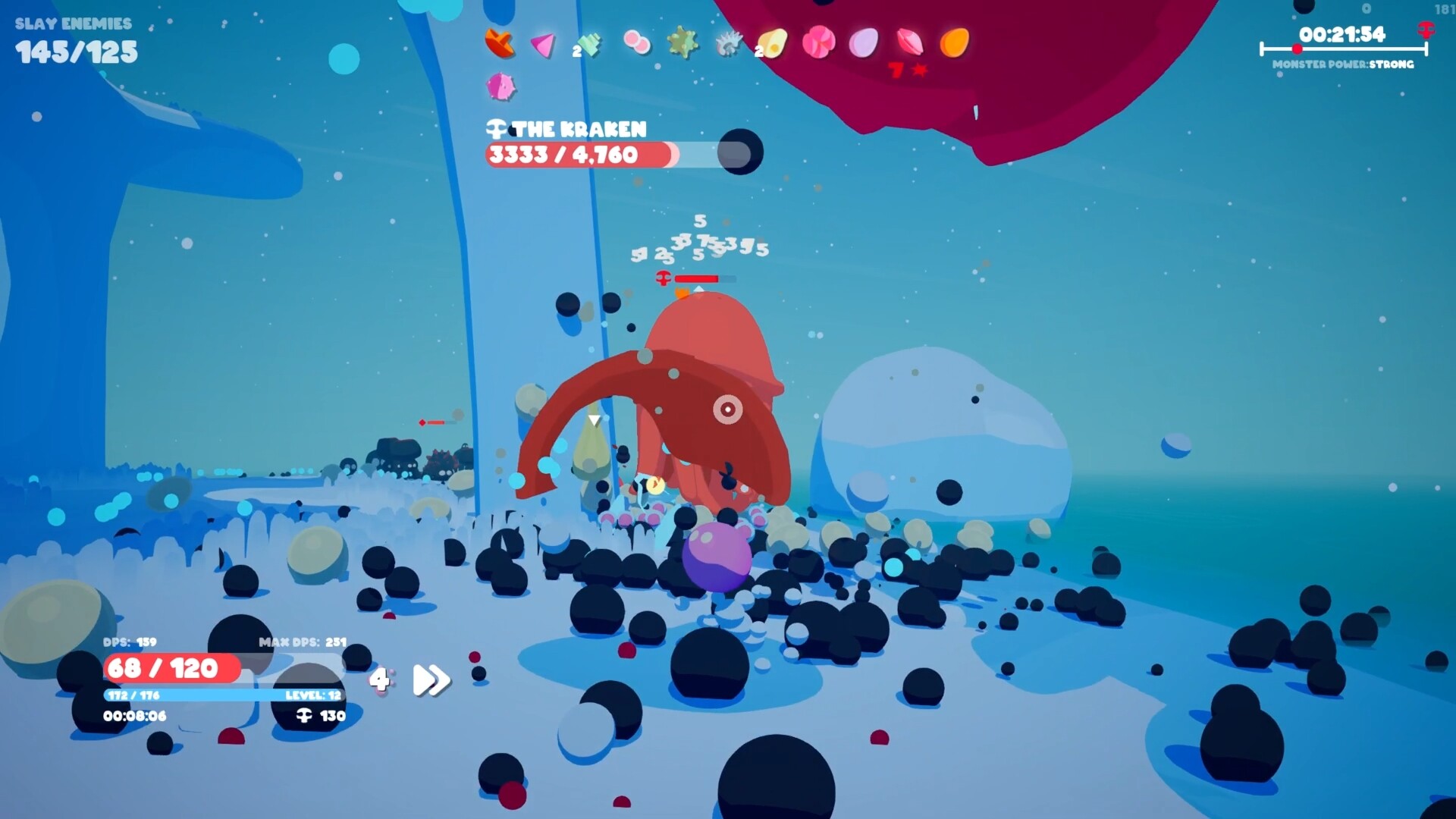Select the orange shell power-up icon
1456x819 pixels.
point(501,42)
